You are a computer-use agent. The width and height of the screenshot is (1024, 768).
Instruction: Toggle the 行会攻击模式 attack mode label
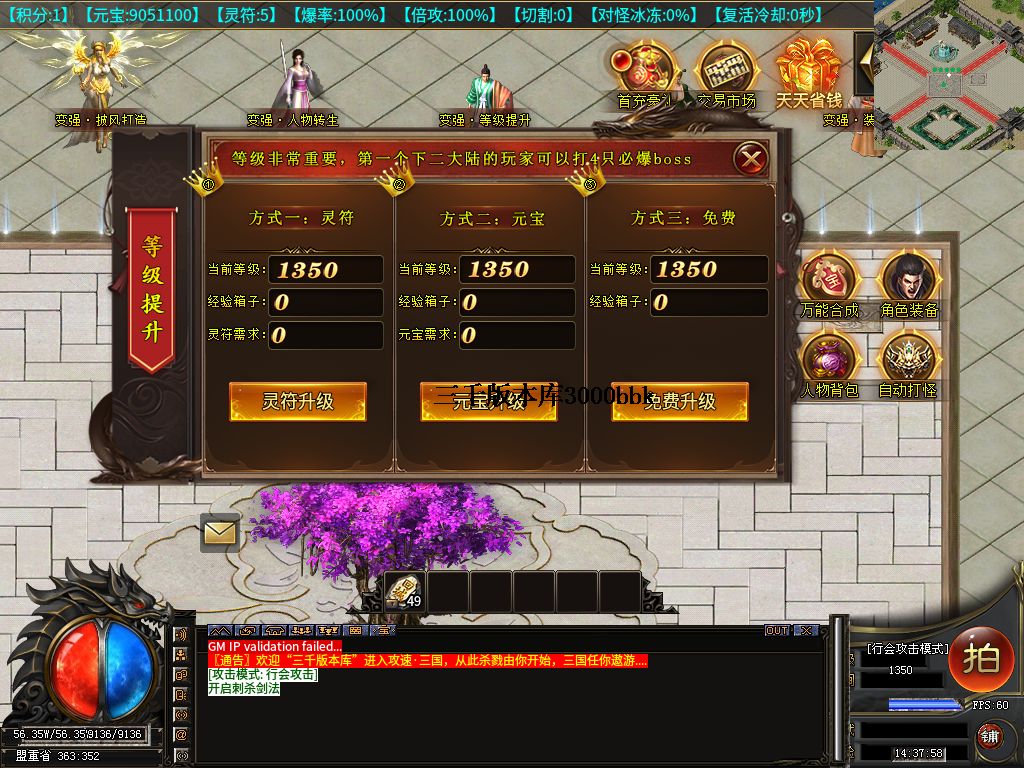[x=908, y=649]
